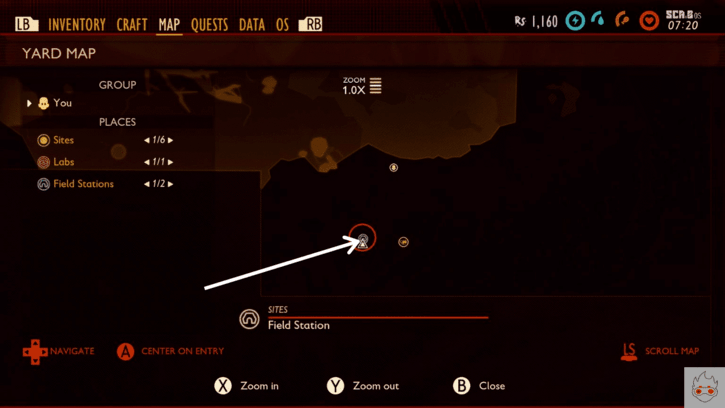Select the You entry under Group
Viewport: 725px width, 408px height.
62,103
